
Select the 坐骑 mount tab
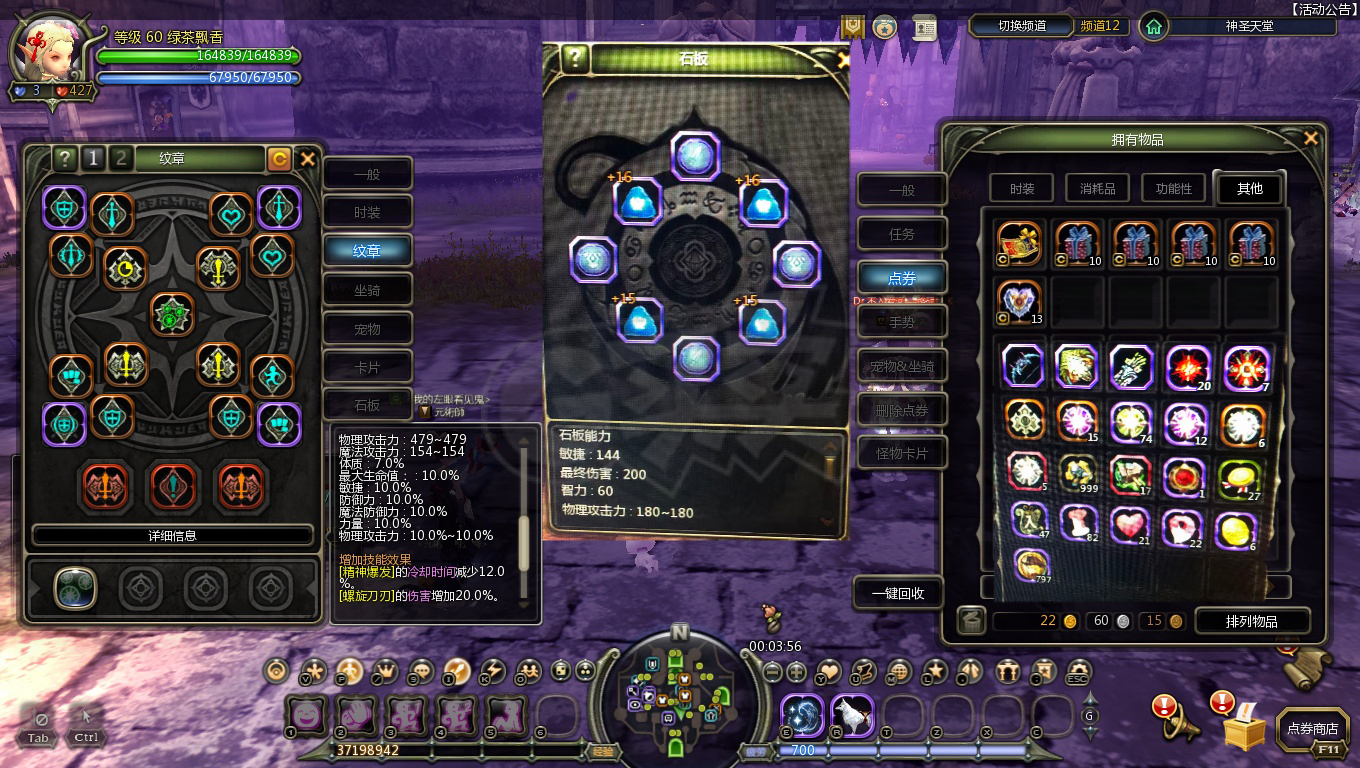[x=367, y=290]
